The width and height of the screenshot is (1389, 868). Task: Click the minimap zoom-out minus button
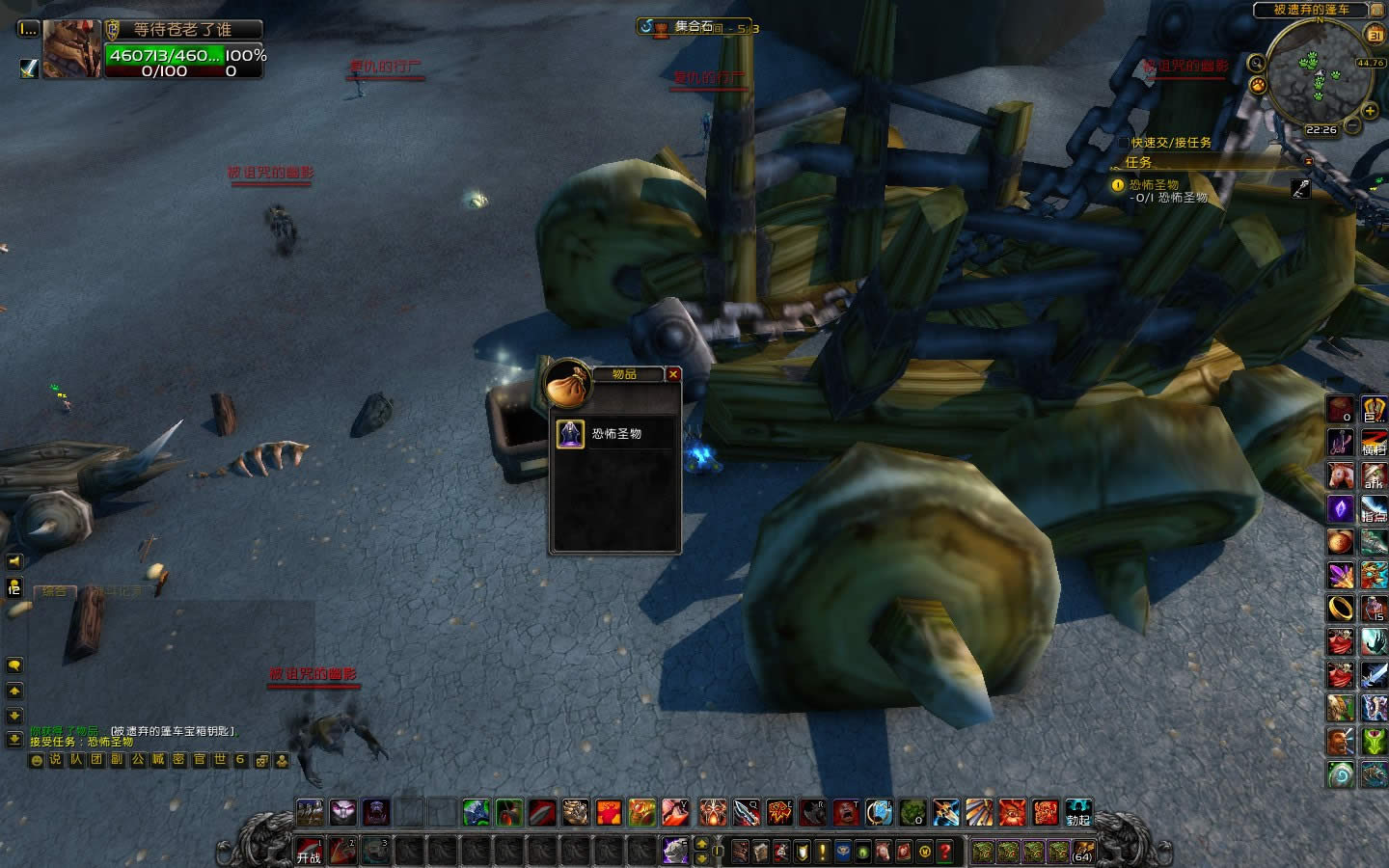click(x=1353, y=126)
